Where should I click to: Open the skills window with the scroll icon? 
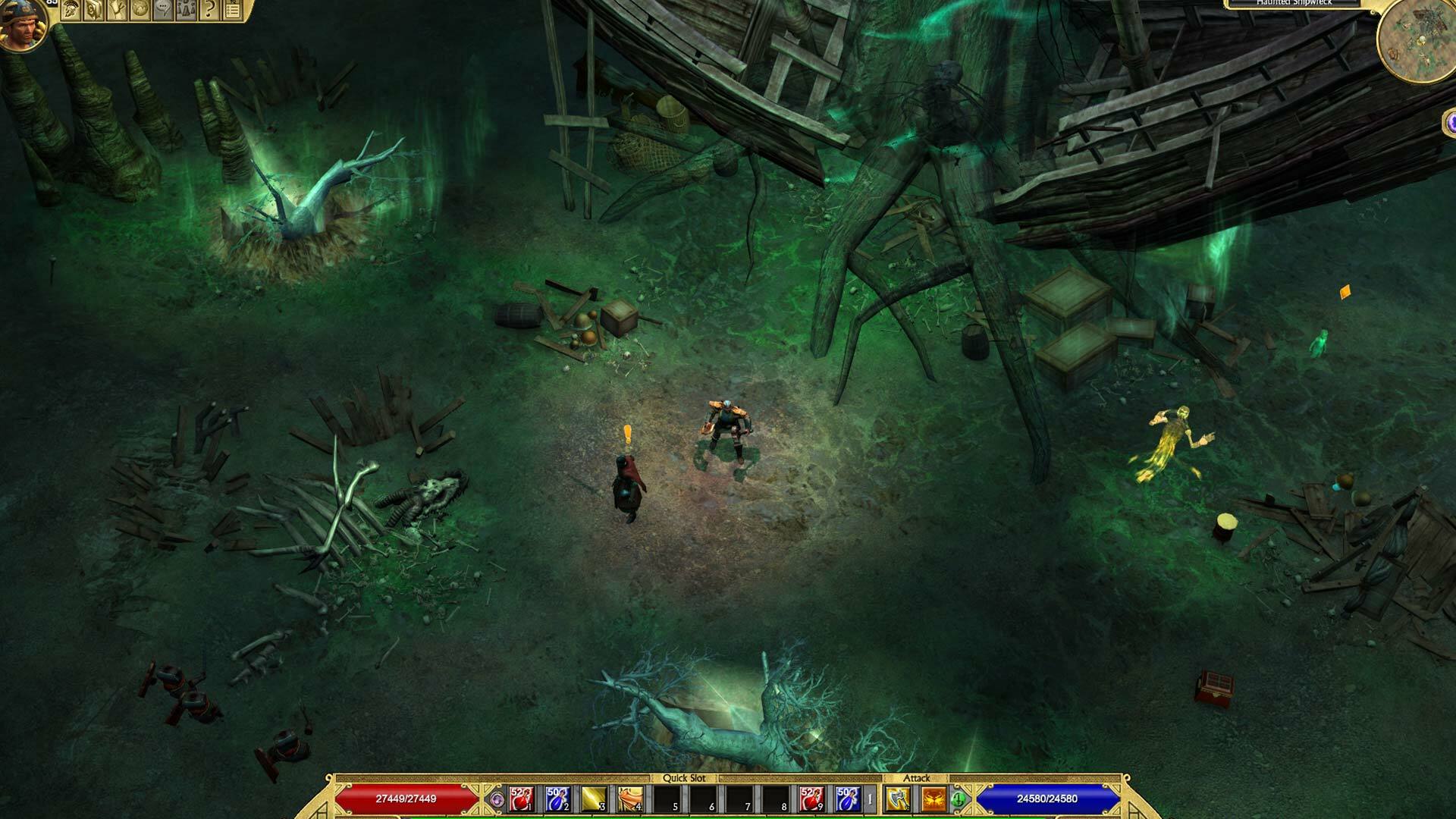[x=93, y=10]
